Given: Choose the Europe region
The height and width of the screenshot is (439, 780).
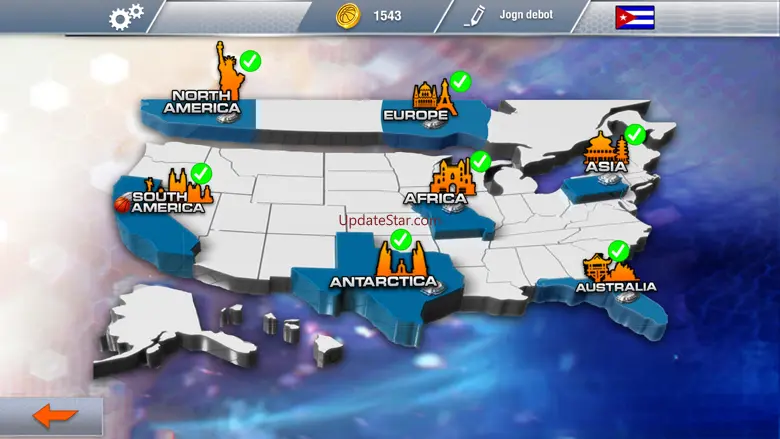Looking at the screenshot, I should (x=418, y=113).
